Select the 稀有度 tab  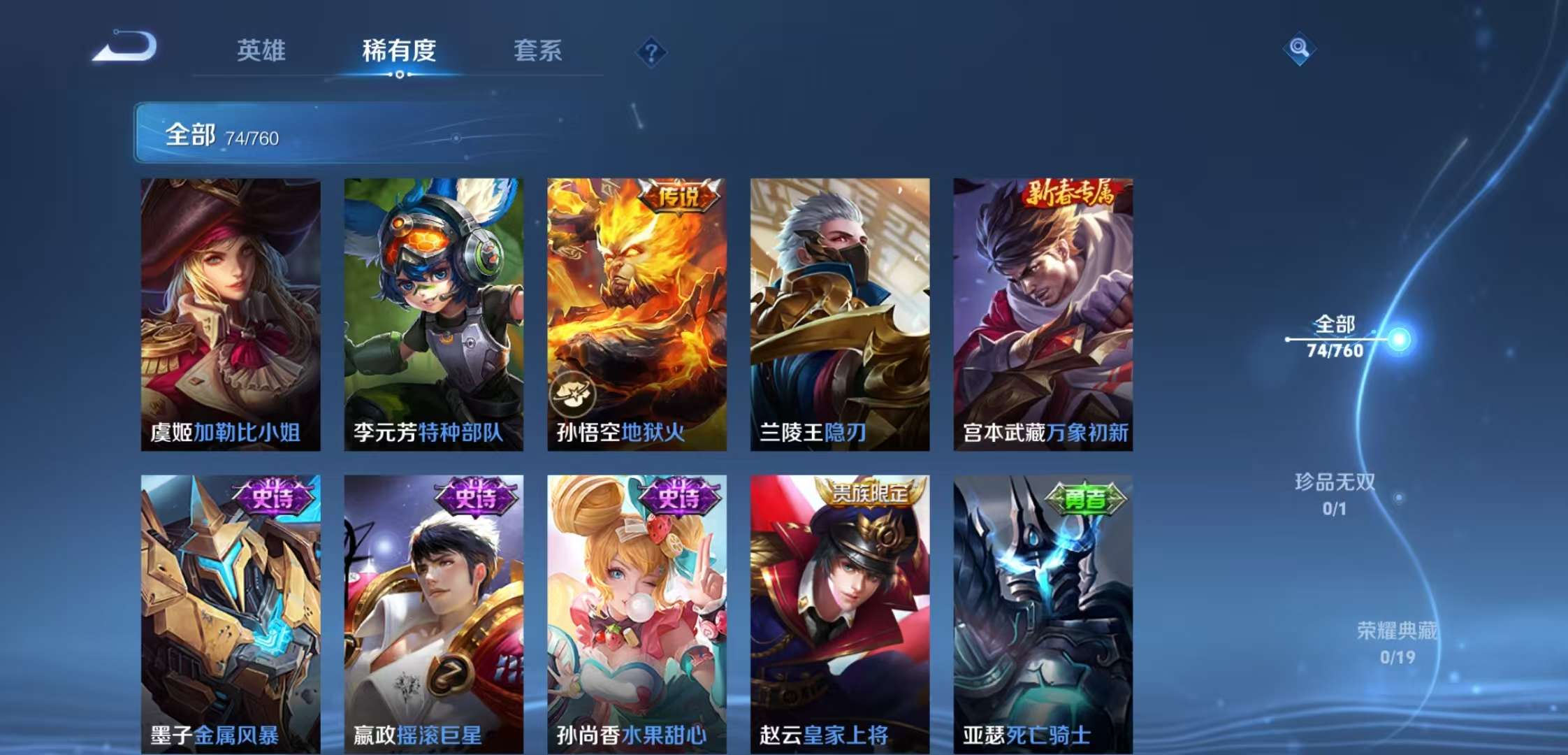click(x=398, y=50)
